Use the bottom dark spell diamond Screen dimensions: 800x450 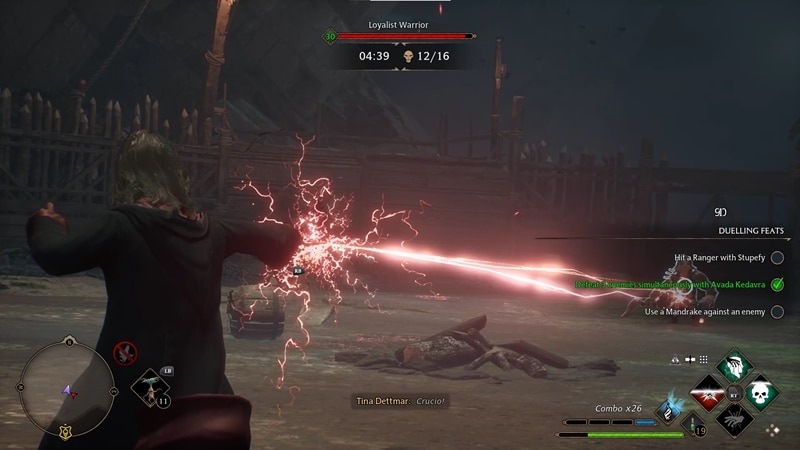pyautogui.click(x=733, y=419)
